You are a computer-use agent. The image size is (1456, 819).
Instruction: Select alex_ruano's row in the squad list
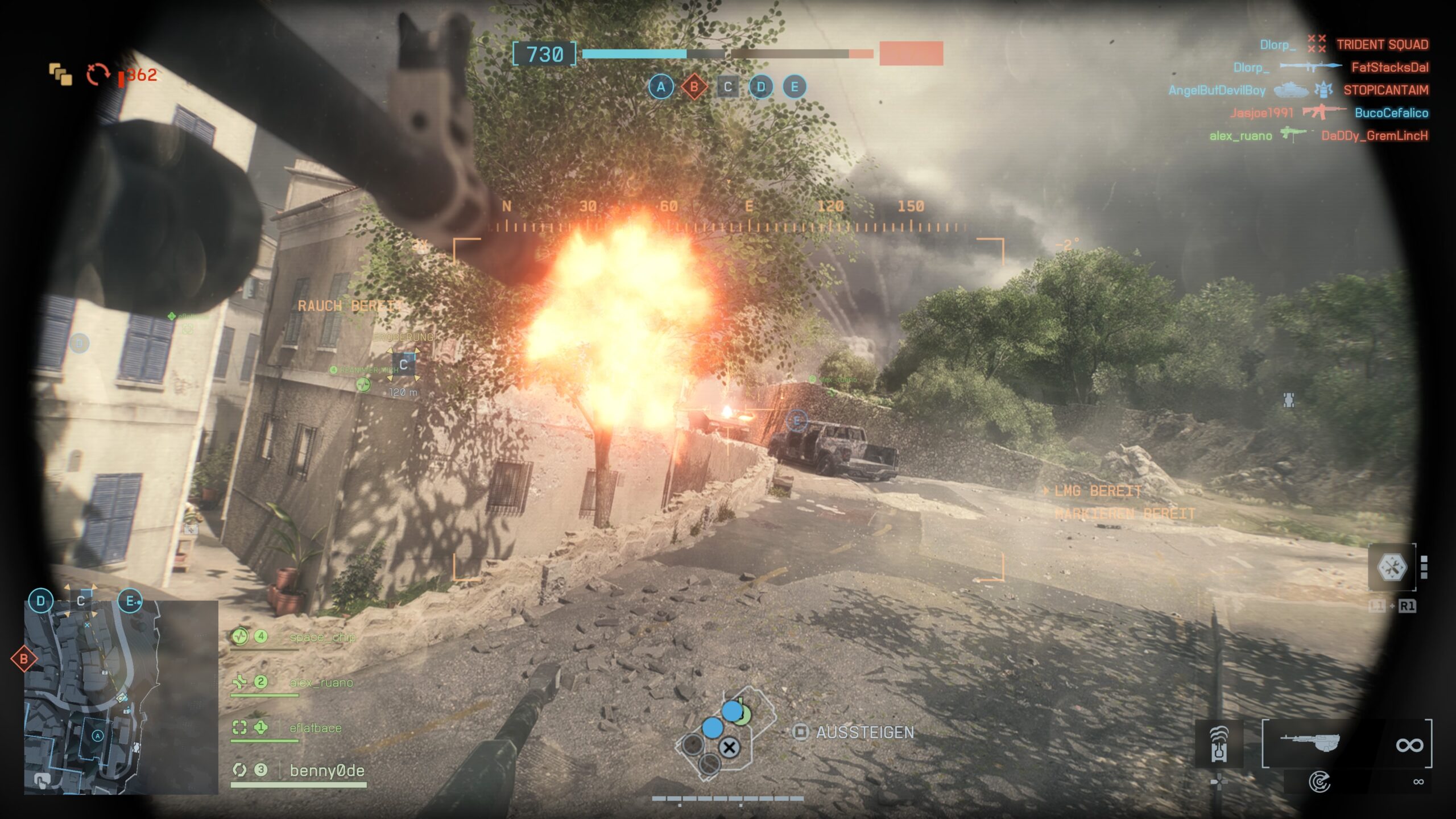pyautogui.click(x=321, y=682)
